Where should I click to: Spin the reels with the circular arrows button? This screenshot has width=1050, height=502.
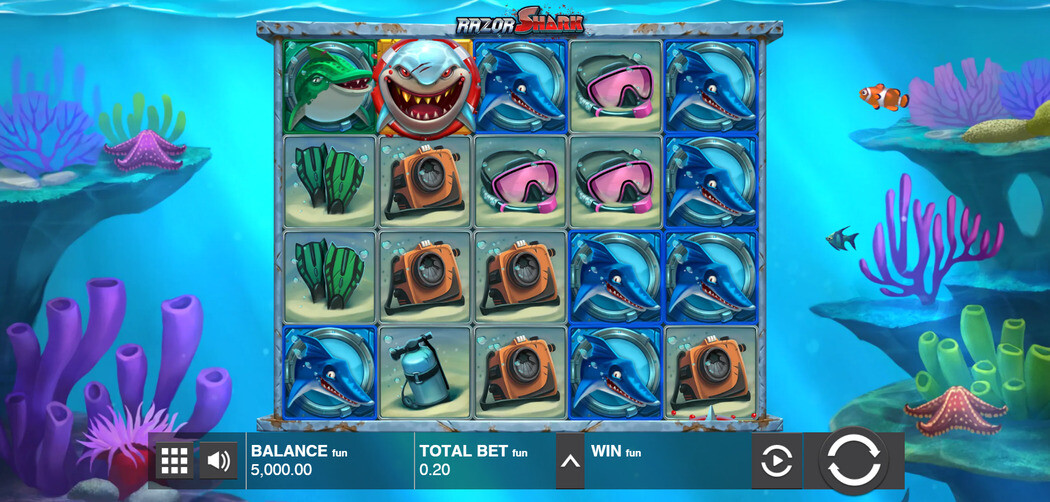tap(853, 461)
